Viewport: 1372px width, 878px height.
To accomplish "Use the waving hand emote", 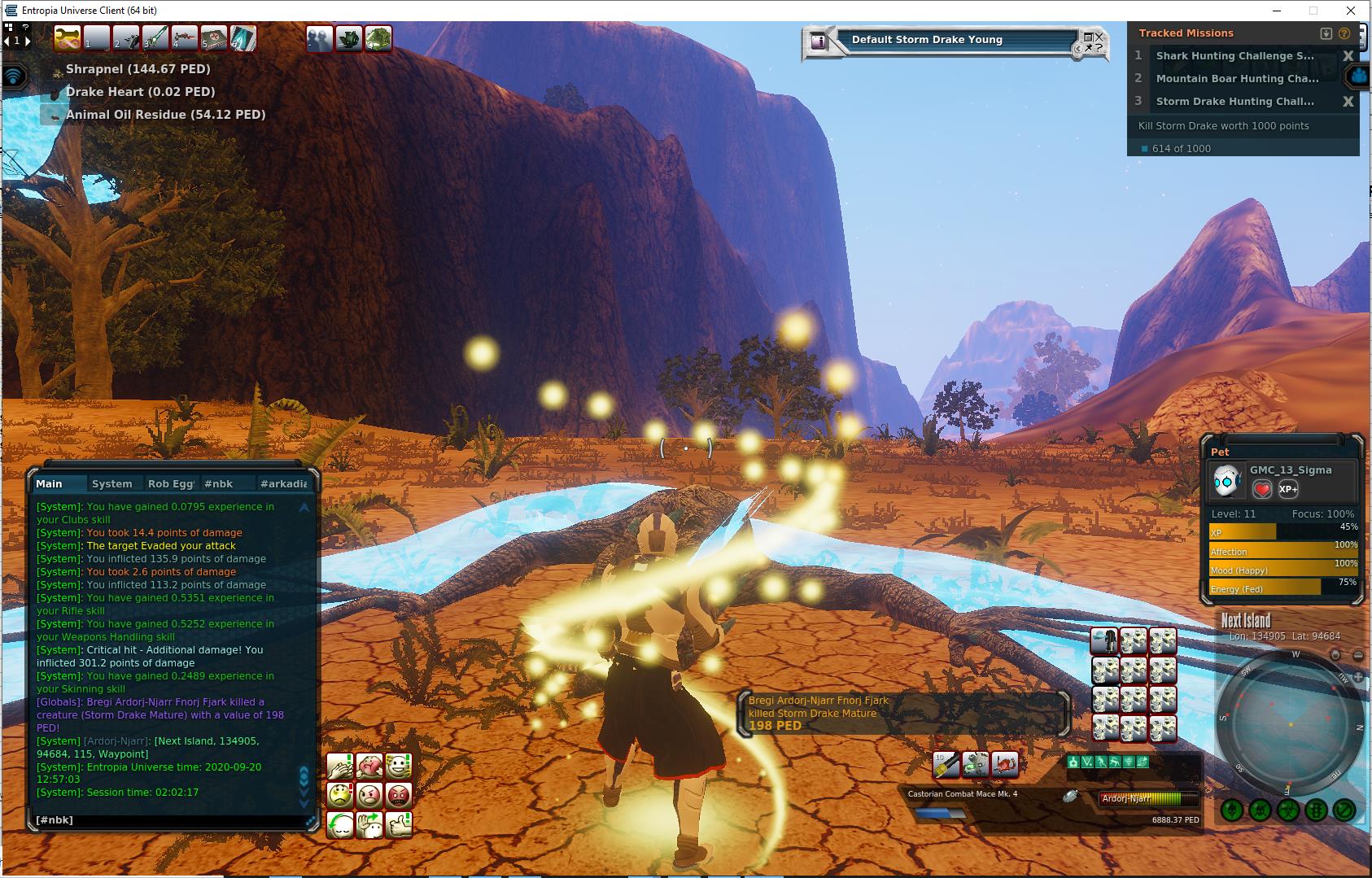I will click(369, 824).
